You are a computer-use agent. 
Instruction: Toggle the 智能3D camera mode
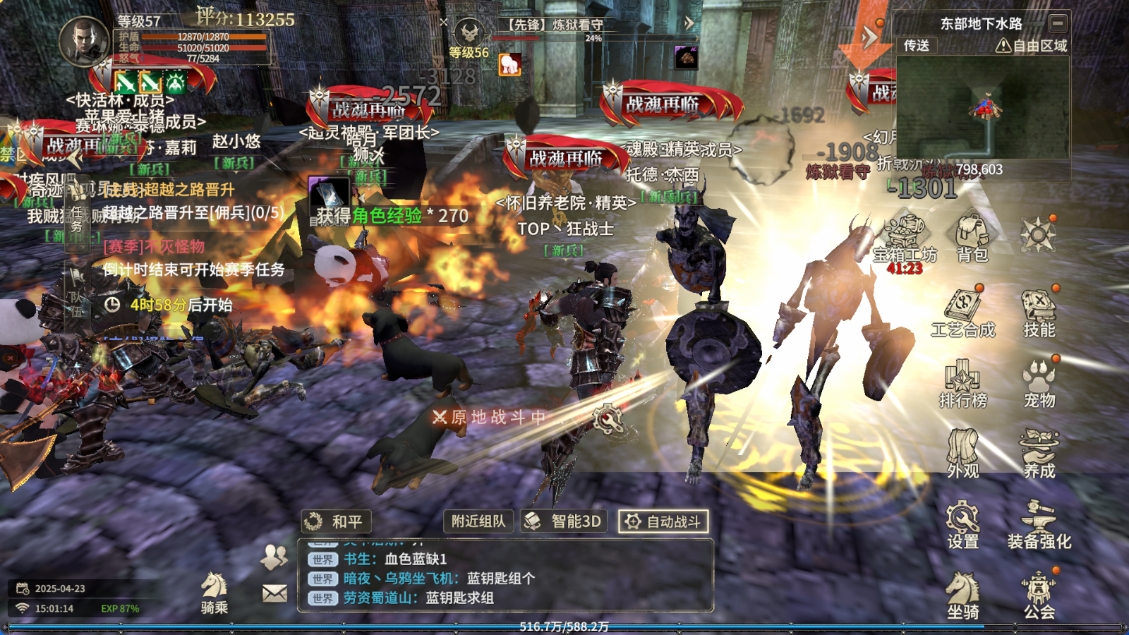coord(565,521)
